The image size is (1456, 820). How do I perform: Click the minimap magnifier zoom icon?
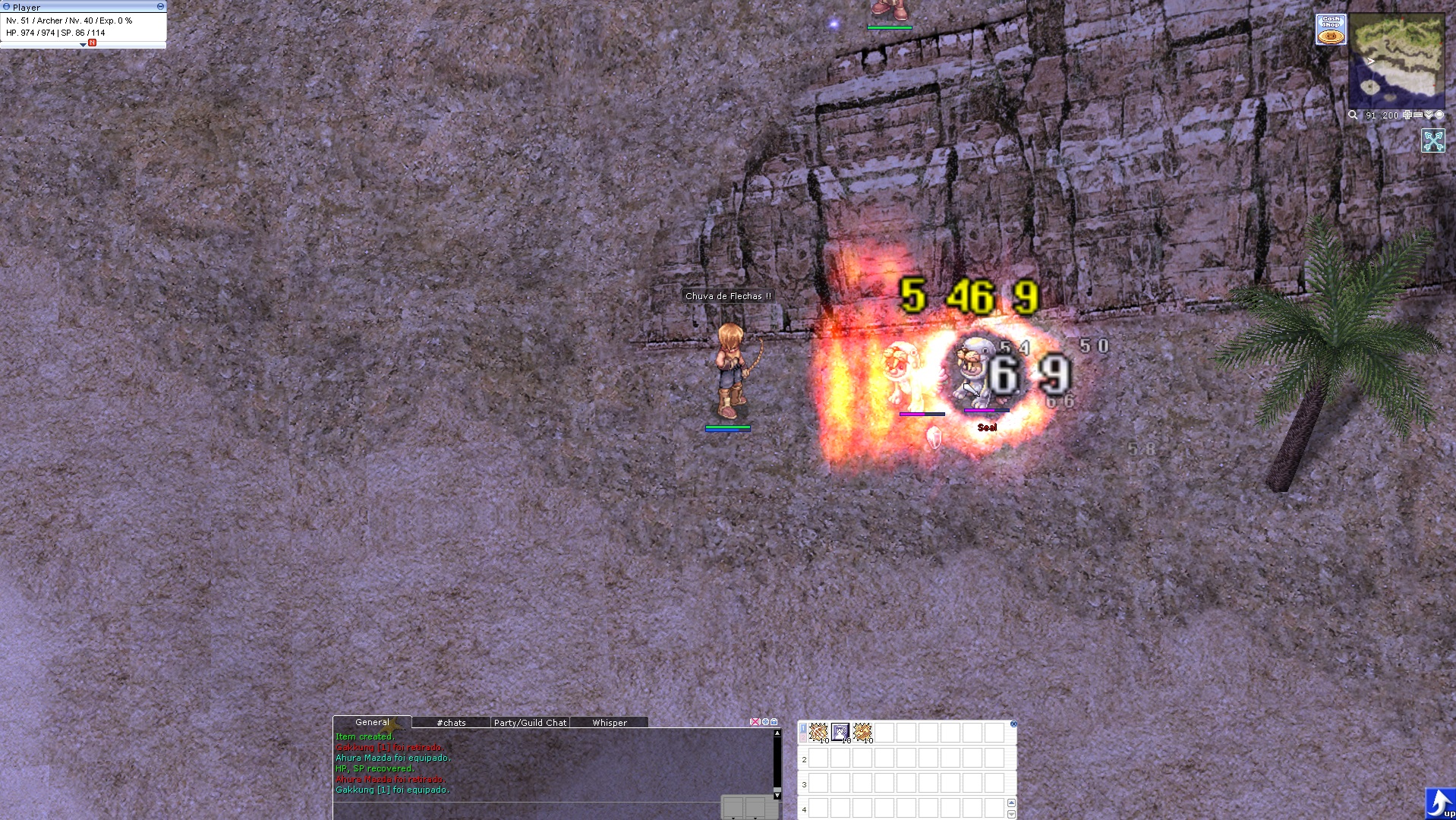tap(1354, 115)
